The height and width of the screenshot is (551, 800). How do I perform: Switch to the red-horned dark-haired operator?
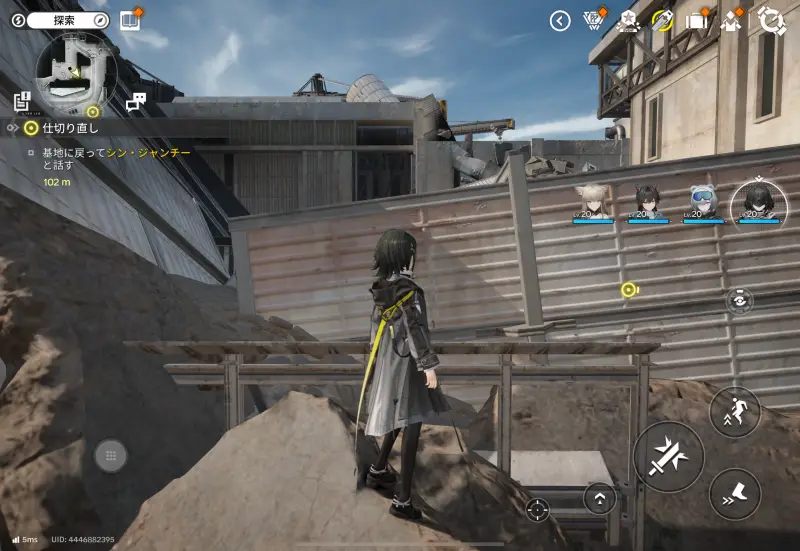coord(647,200)
